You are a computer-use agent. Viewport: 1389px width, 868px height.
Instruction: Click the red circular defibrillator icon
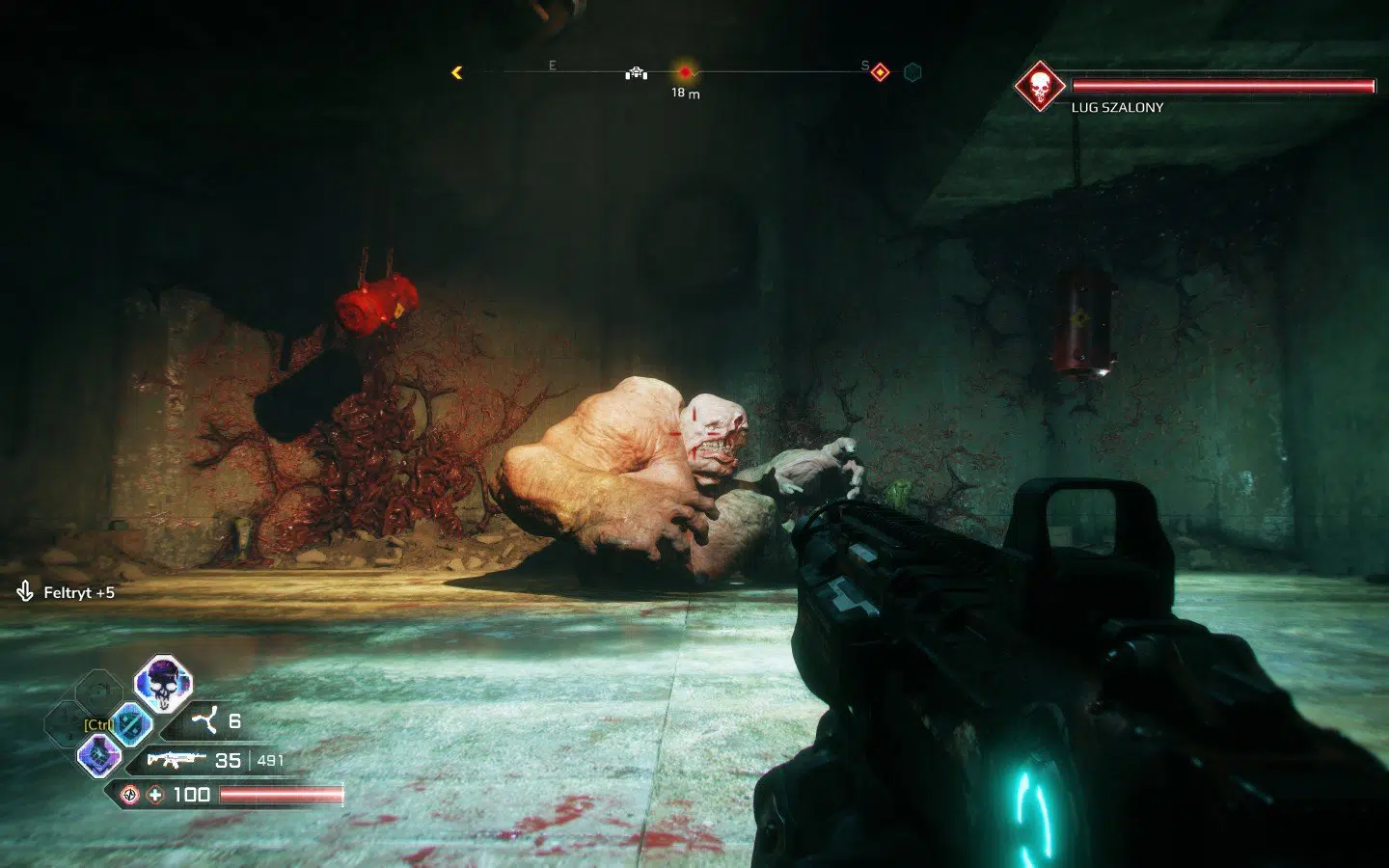pos(128,795)
